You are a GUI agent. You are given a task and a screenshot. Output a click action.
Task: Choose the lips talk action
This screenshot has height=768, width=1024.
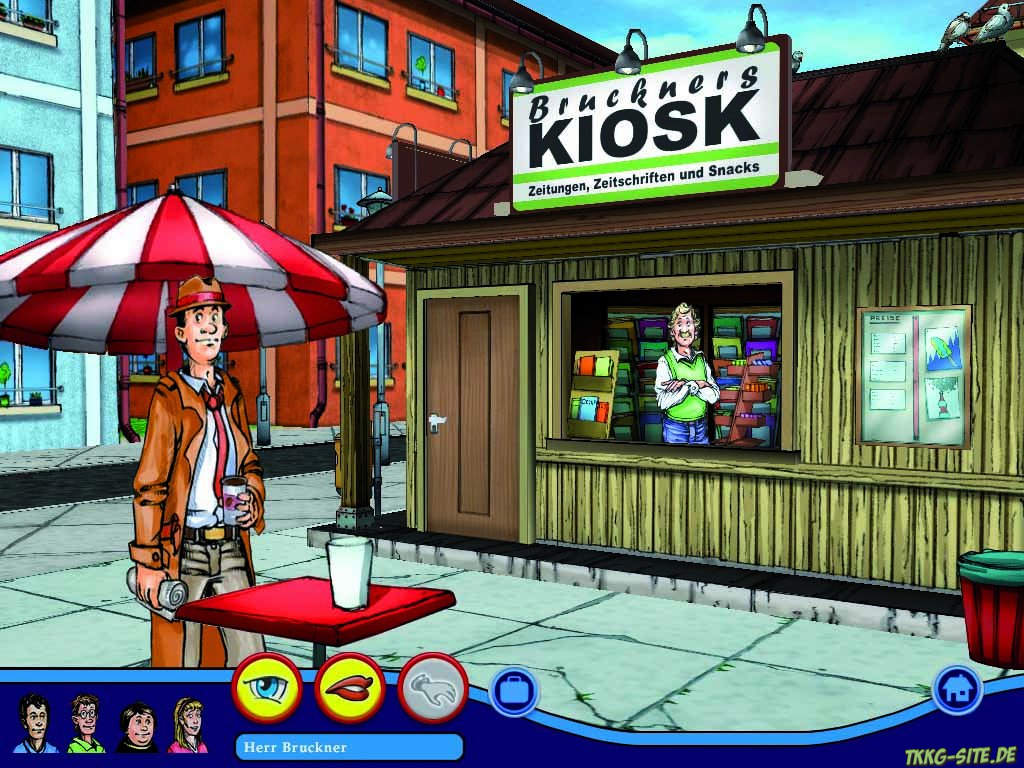(x=349, y=688)
